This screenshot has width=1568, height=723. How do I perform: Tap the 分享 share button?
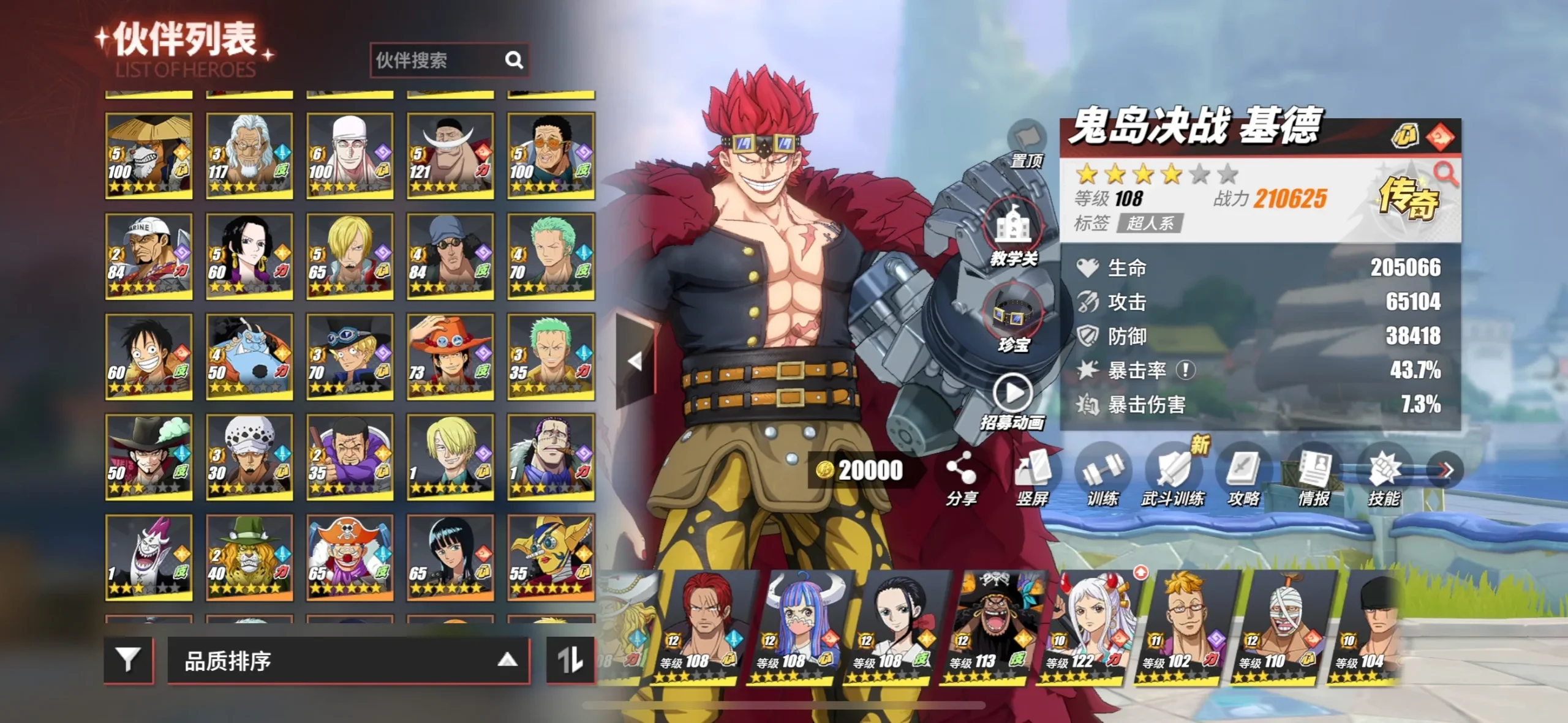click(961, 478)
